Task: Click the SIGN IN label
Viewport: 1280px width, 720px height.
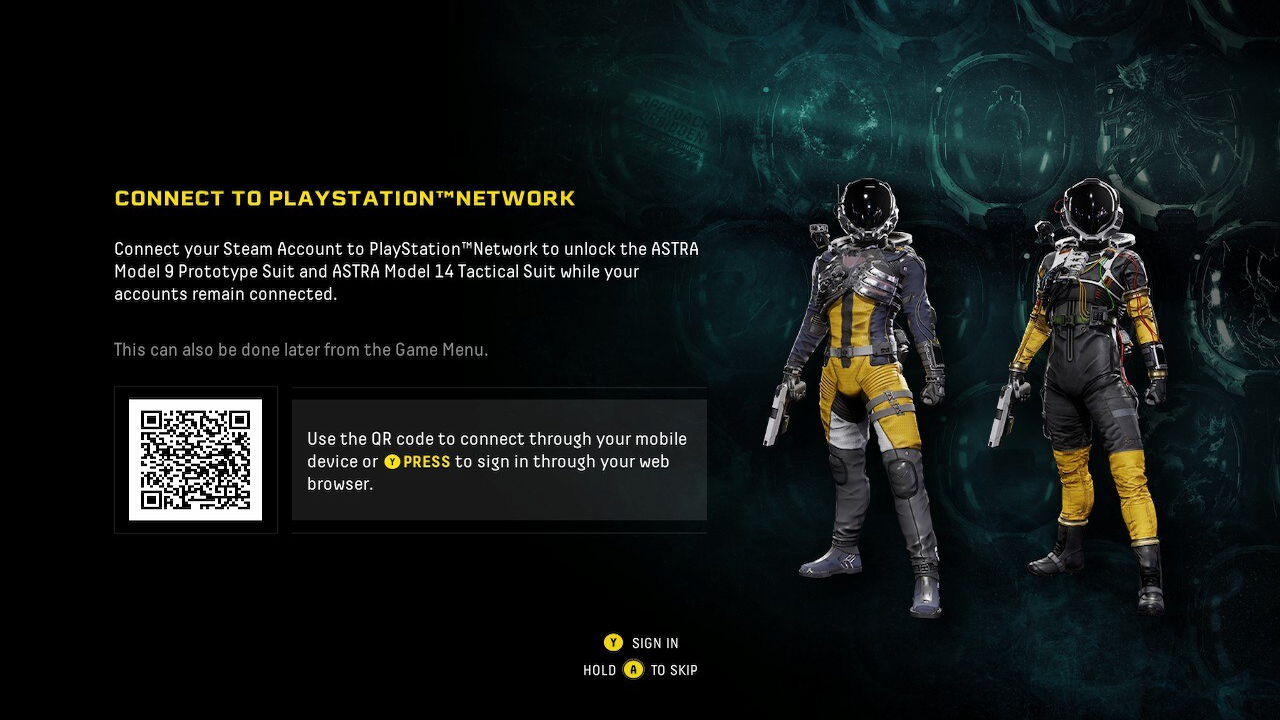Action: [654, 643]
